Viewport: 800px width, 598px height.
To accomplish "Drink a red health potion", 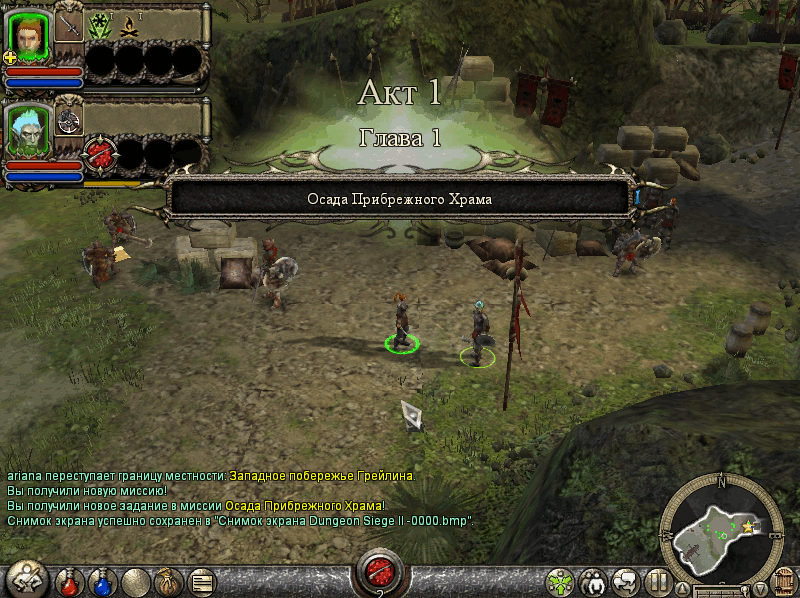I will pos(69,580).
